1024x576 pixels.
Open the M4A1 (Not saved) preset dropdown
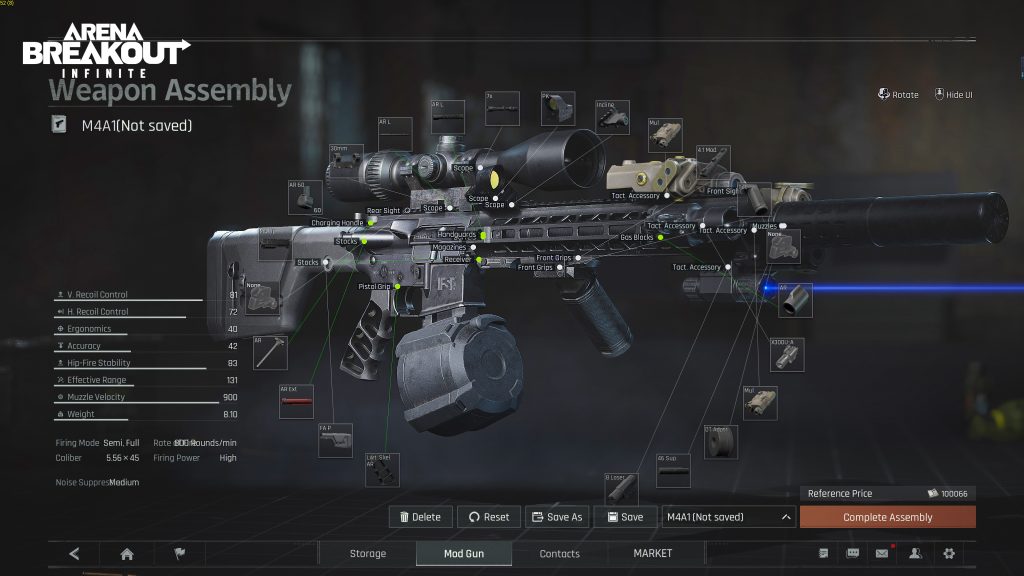(729, 517)
